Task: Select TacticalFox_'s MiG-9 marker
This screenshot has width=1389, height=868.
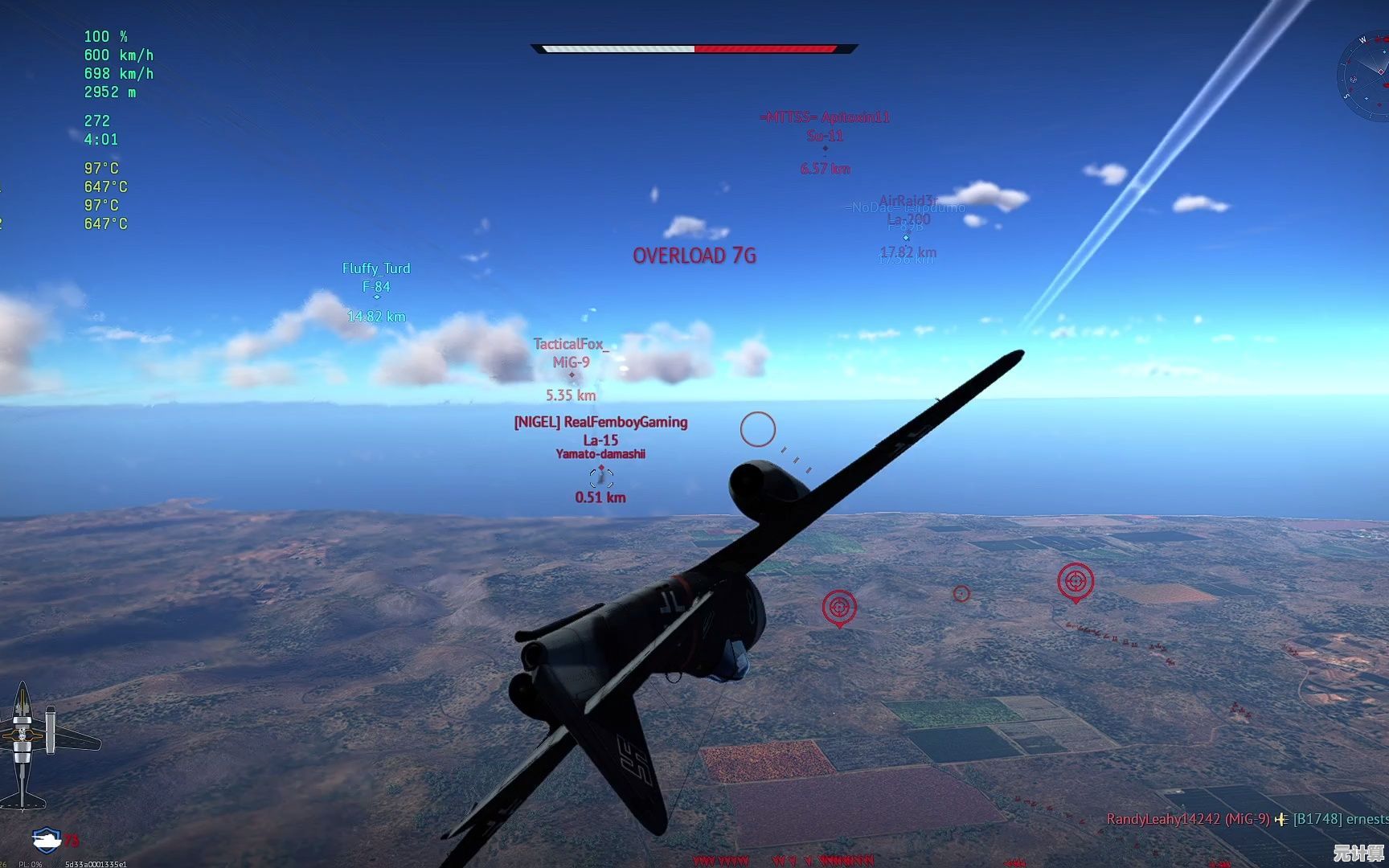Action: 572,375
